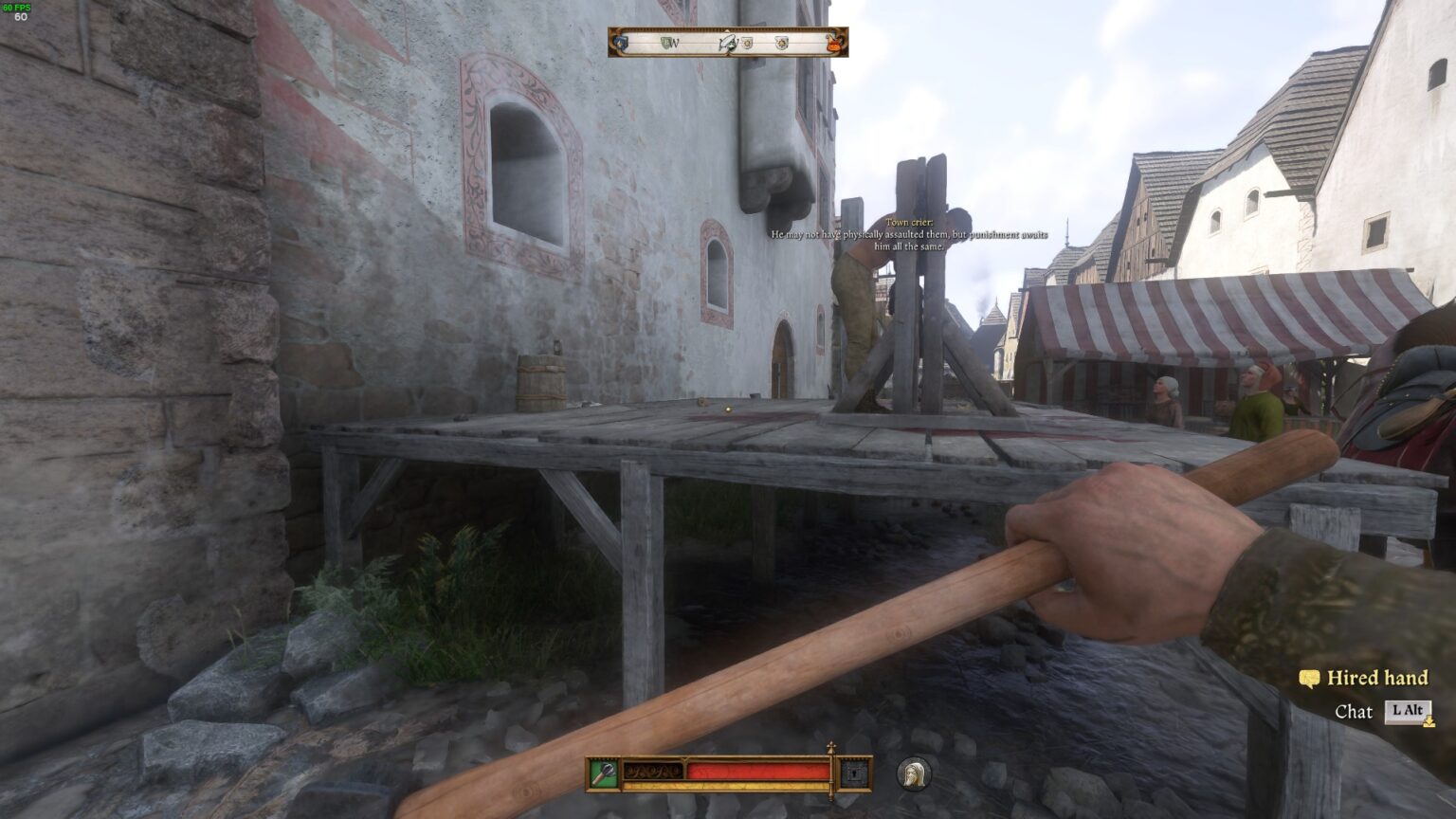Click the W direction letter on the compass
Viewport: 1456px width, 819px height.
click(x=676, y=42)
